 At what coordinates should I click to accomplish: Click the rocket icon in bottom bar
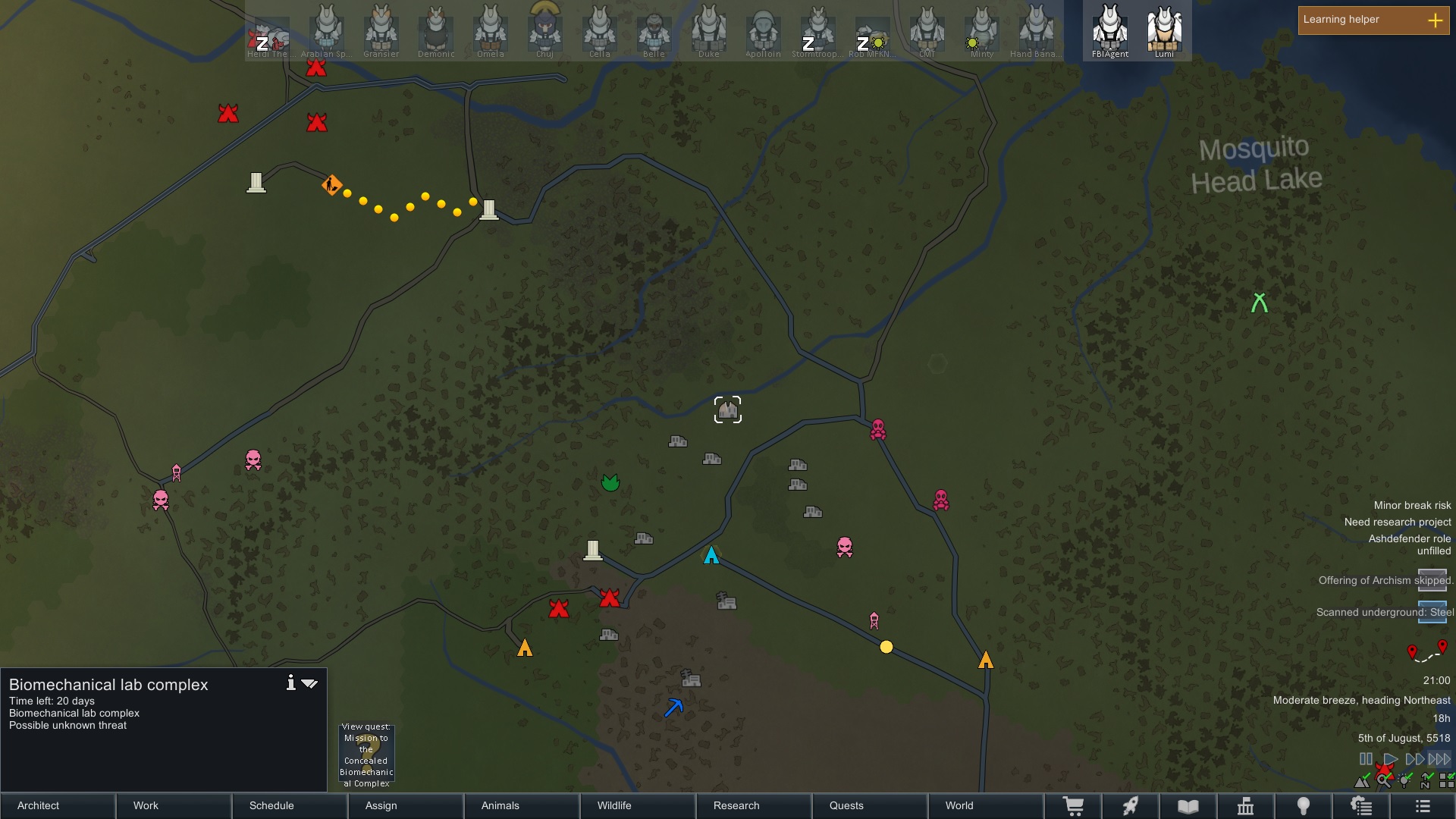click(x=1131, y=806)
